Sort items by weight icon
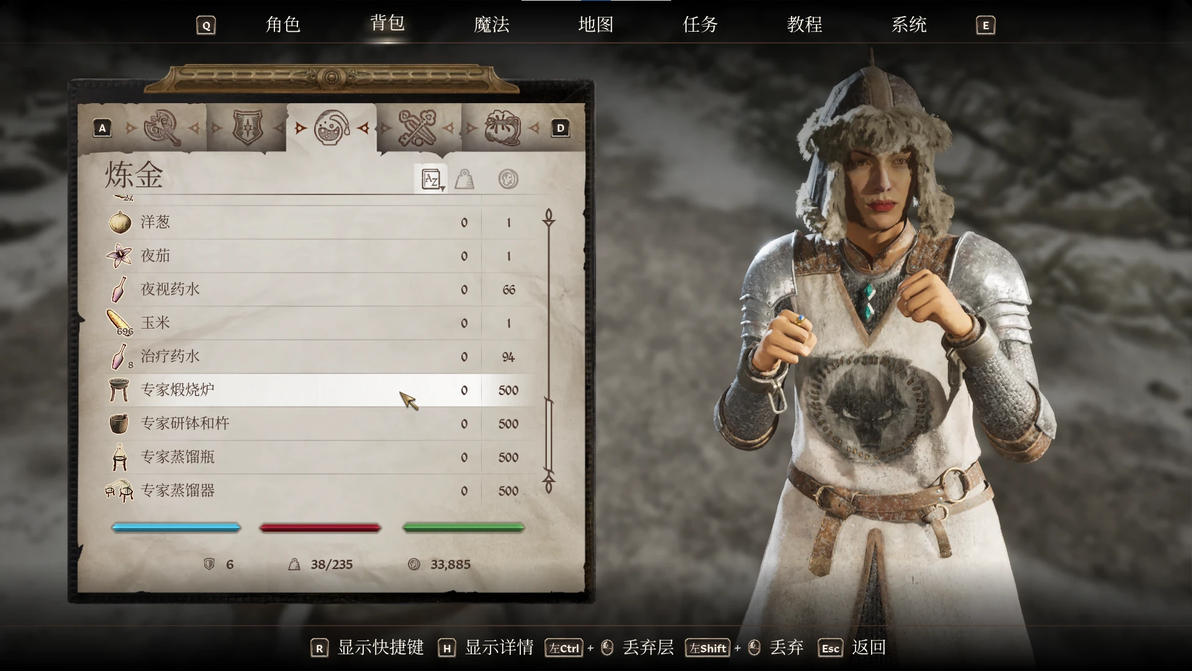The image size is (1192, 671). click(x=464, y=180)
